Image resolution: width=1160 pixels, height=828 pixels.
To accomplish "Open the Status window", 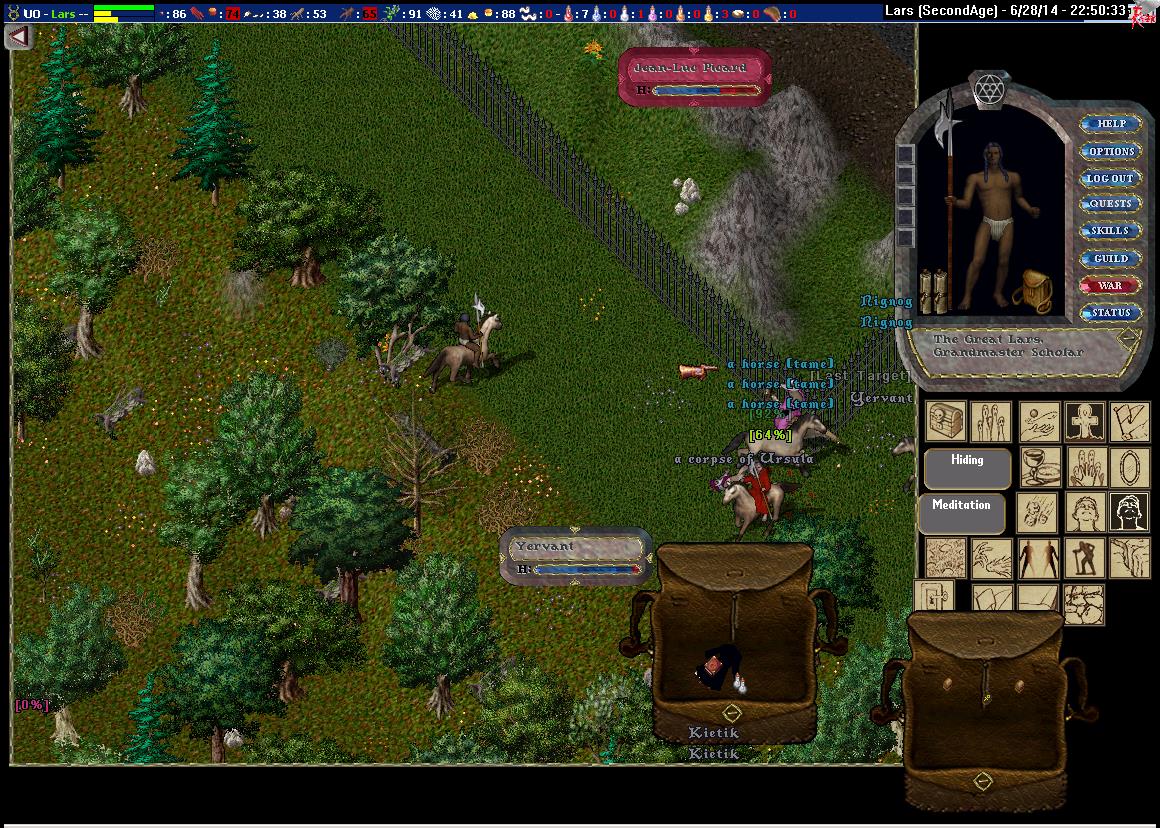I will coord(1110,312).
